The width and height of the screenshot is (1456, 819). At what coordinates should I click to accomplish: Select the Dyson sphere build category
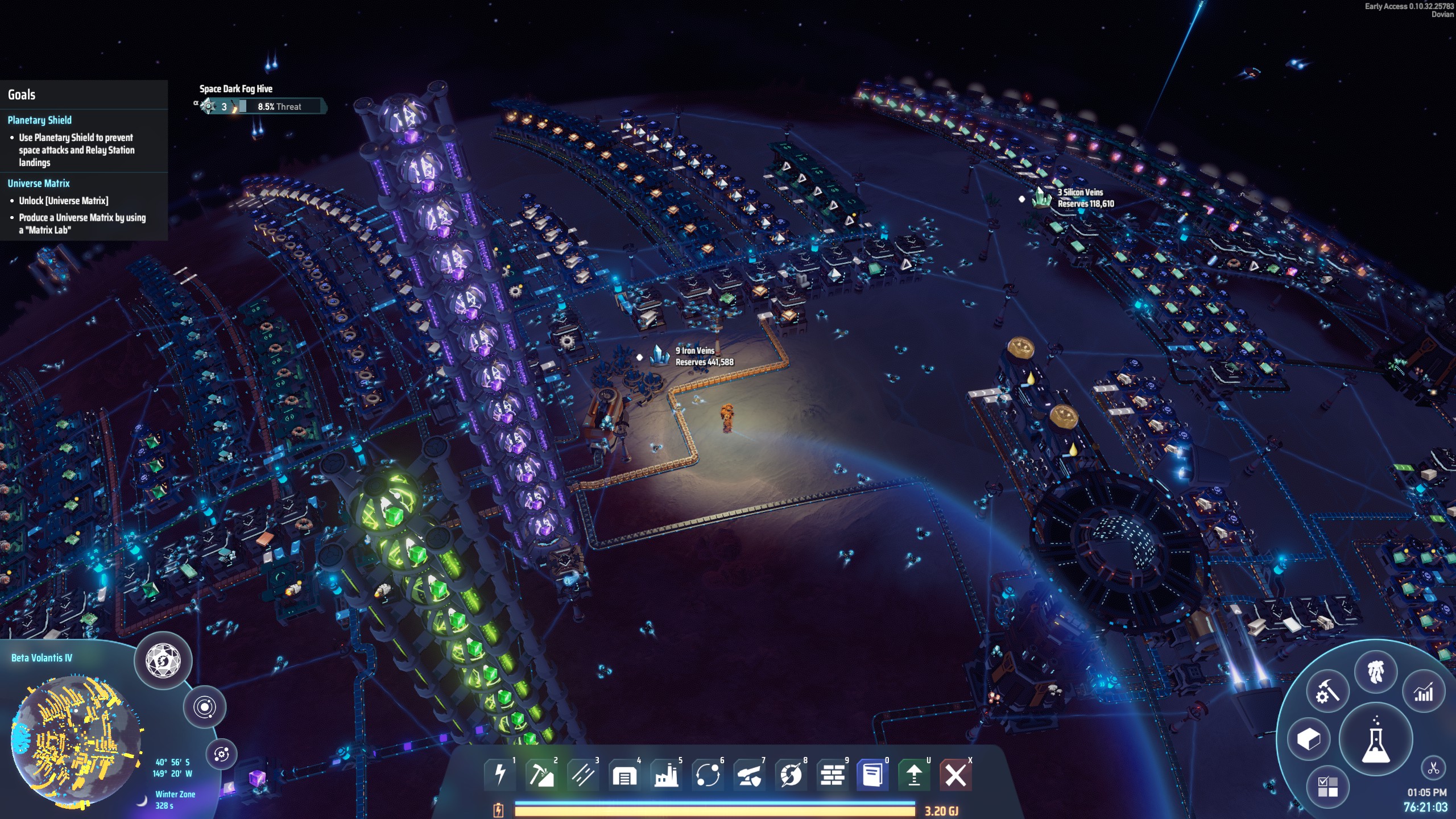(x=791, y=774)
